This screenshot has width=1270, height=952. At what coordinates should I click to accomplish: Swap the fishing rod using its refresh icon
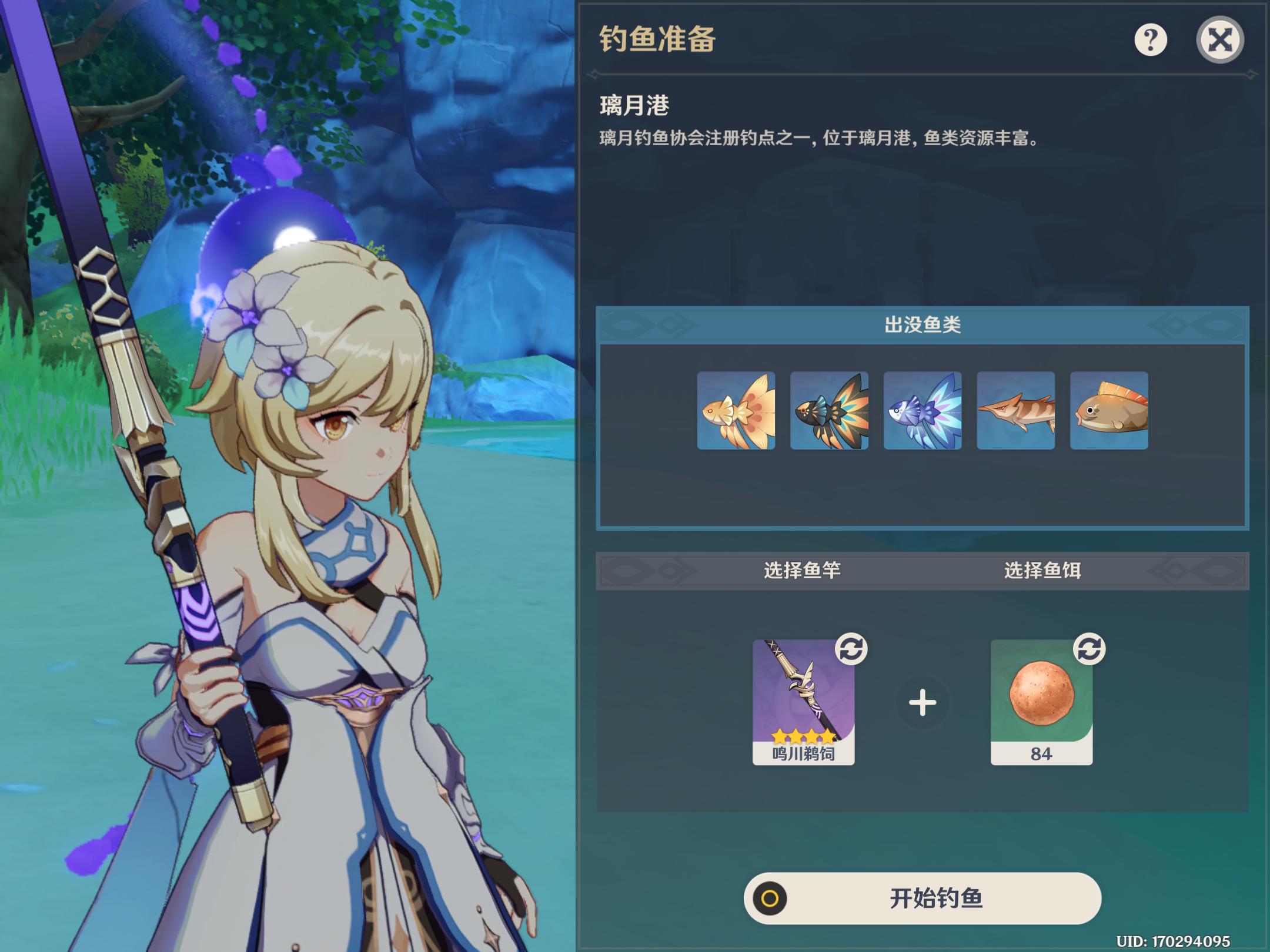851,649
